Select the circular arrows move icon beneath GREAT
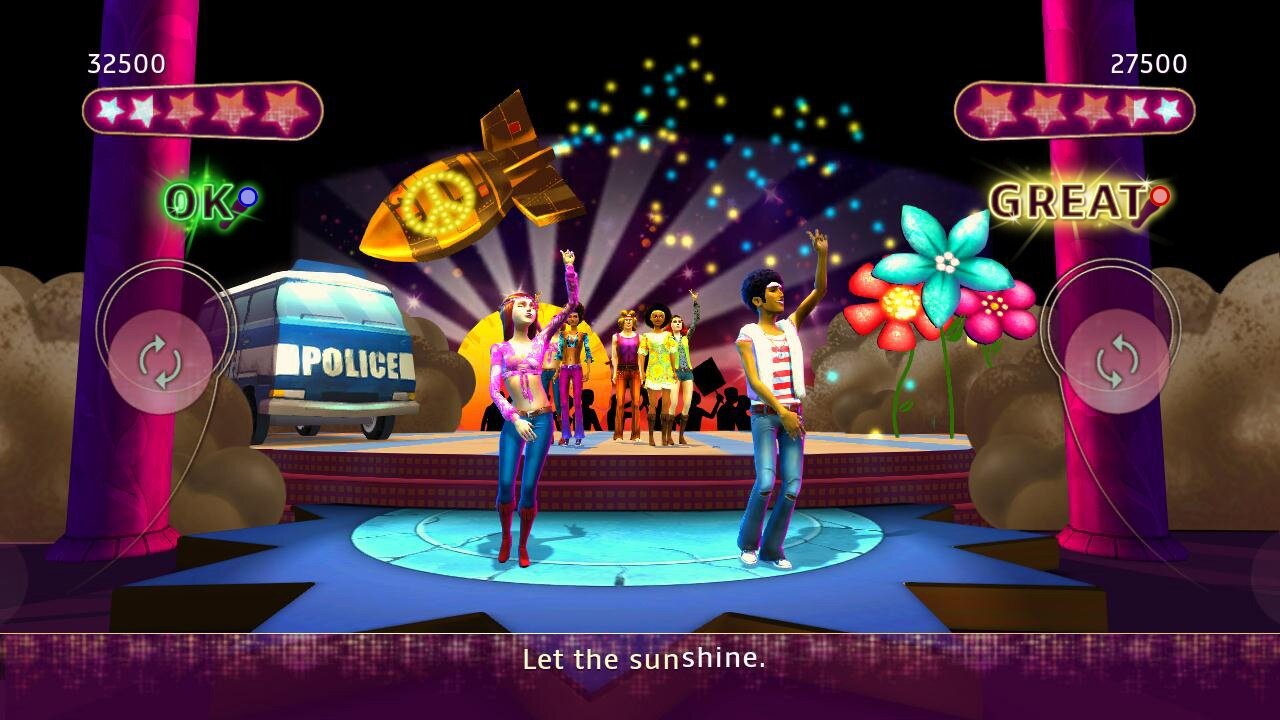The height and width of the screenshot is (720, 1280). coord(1116,362)
